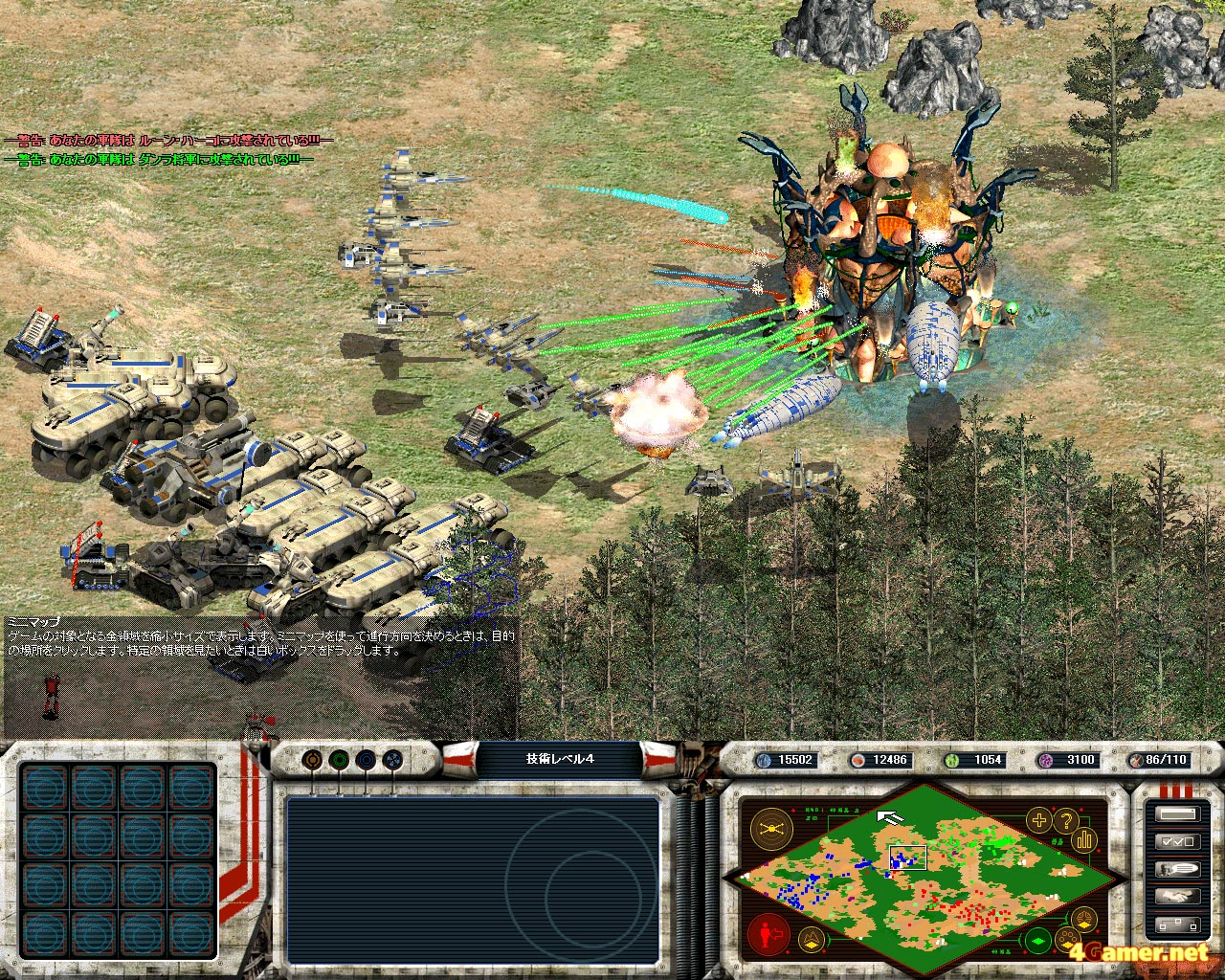Open the game menu panel button
Image resolution: width=1225 pixels, height=980 pixels.
coord(1177,814)
